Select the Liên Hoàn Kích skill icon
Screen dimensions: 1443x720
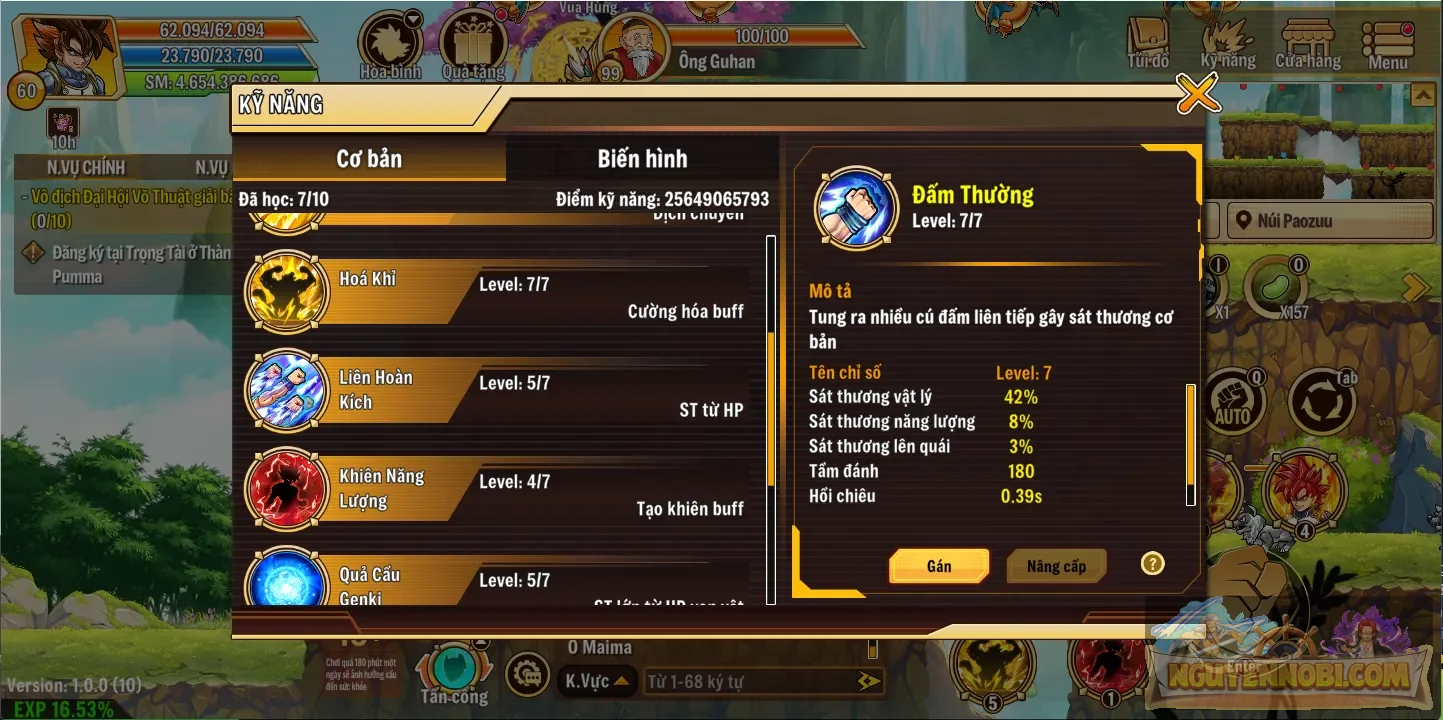(287, 390)
